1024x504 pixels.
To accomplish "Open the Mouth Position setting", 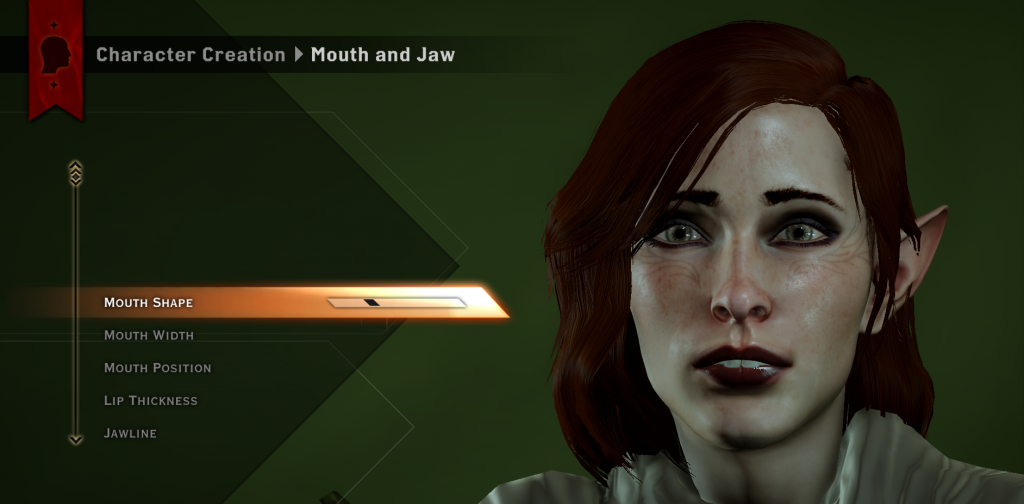I will point(158,368).
